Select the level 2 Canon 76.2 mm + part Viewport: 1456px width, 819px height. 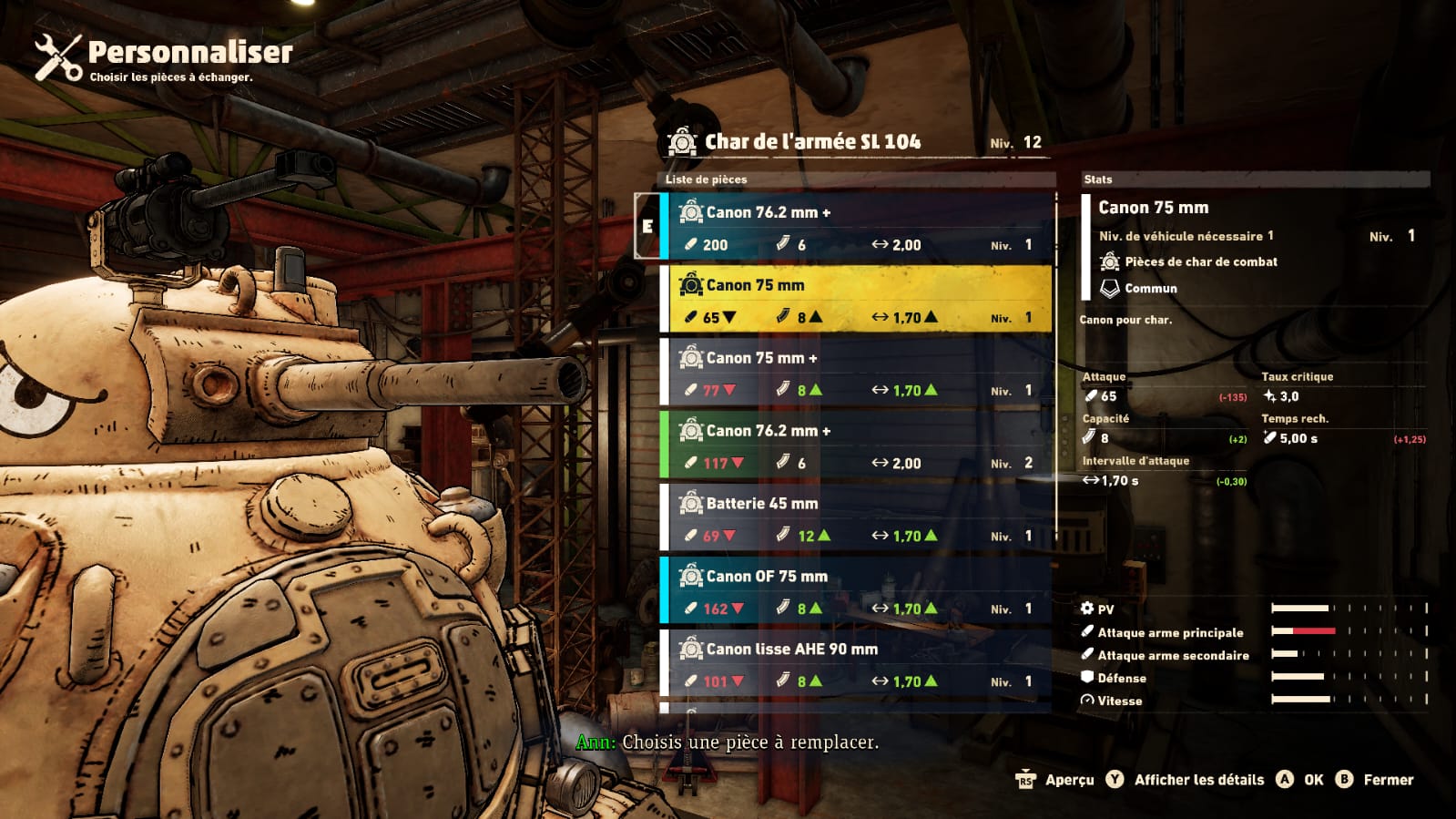point(856,445)
